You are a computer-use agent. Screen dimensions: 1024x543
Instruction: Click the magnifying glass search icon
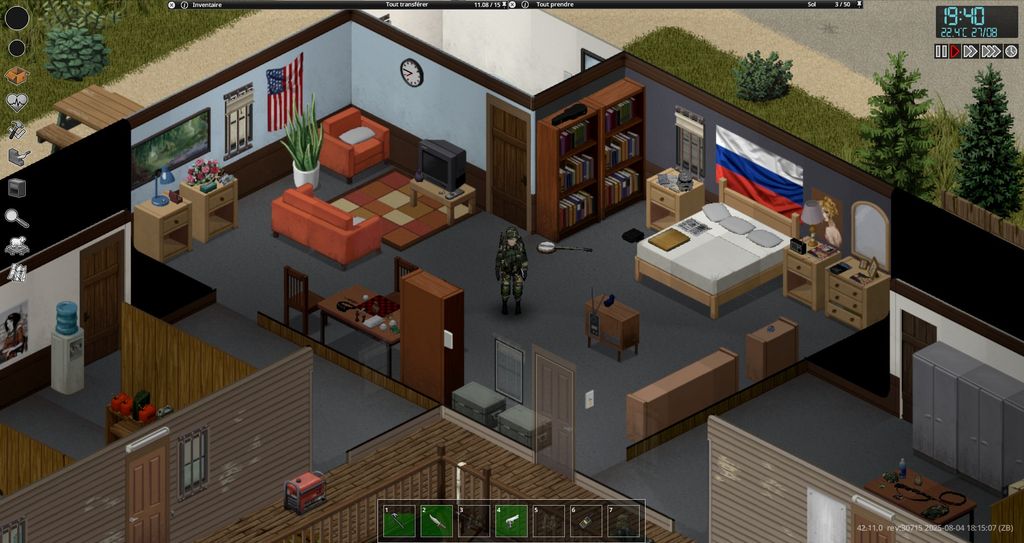click(x=16, y=216)
